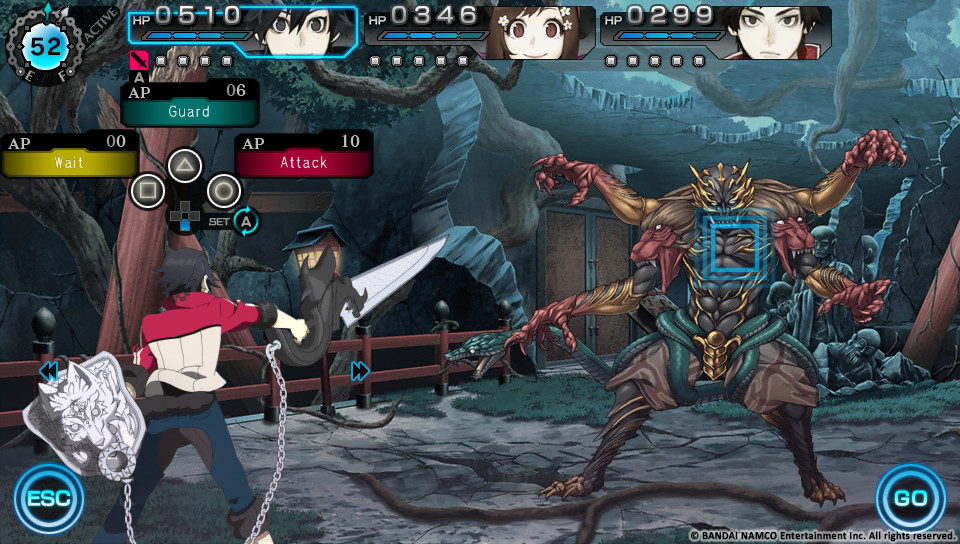Screen dimensions: 960x544
Task: Choose the red Attack command
Action: pyautogui.click(x=303, y=162)
